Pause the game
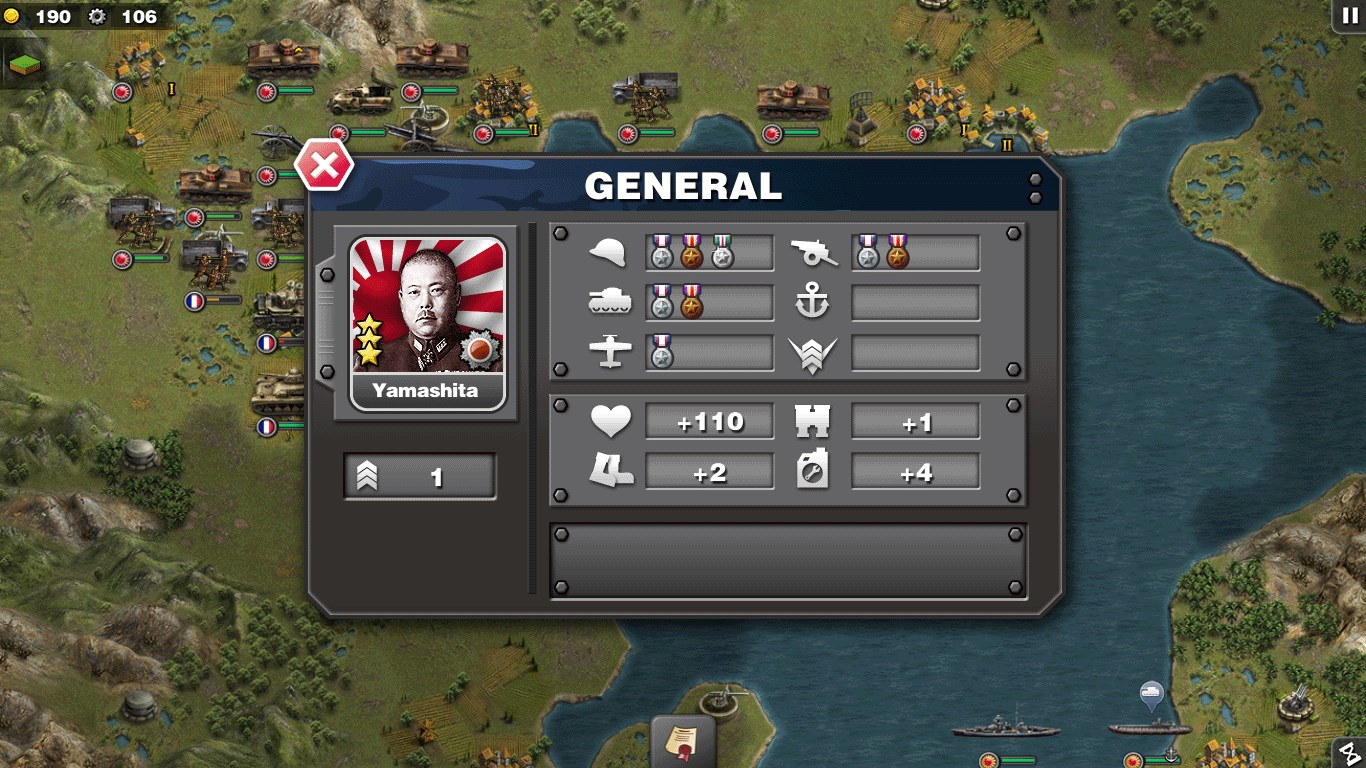This screenshot has height=768, width=1366. (x=1349, y=15)
